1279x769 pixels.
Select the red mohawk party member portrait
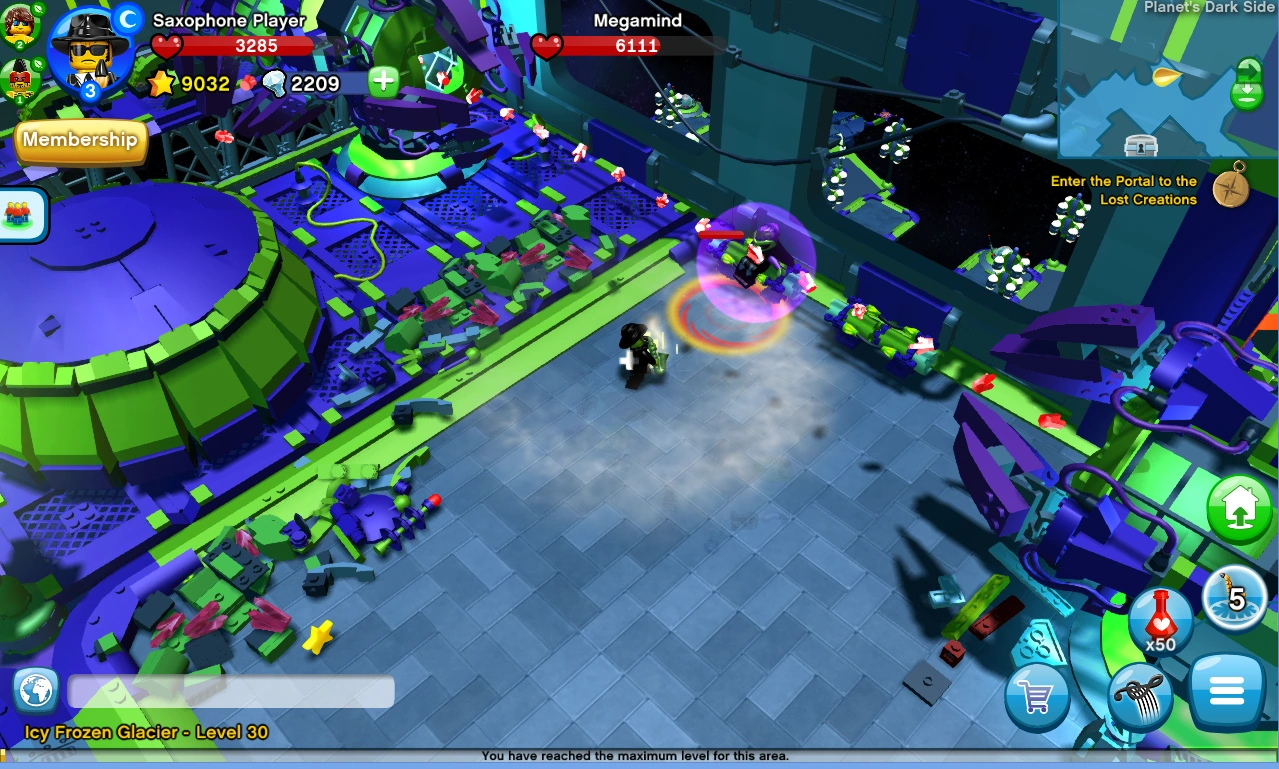[x=19, y=78]
